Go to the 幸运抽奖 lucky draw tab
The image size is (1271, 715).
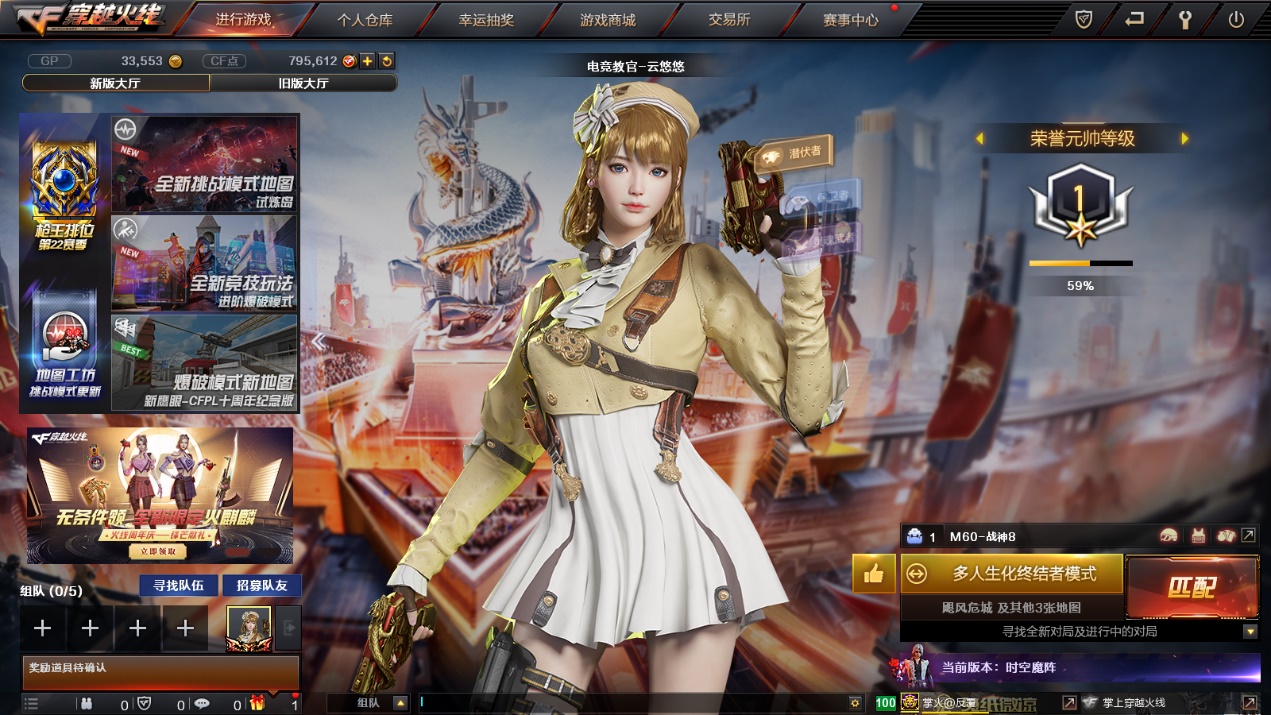point(486,19)
